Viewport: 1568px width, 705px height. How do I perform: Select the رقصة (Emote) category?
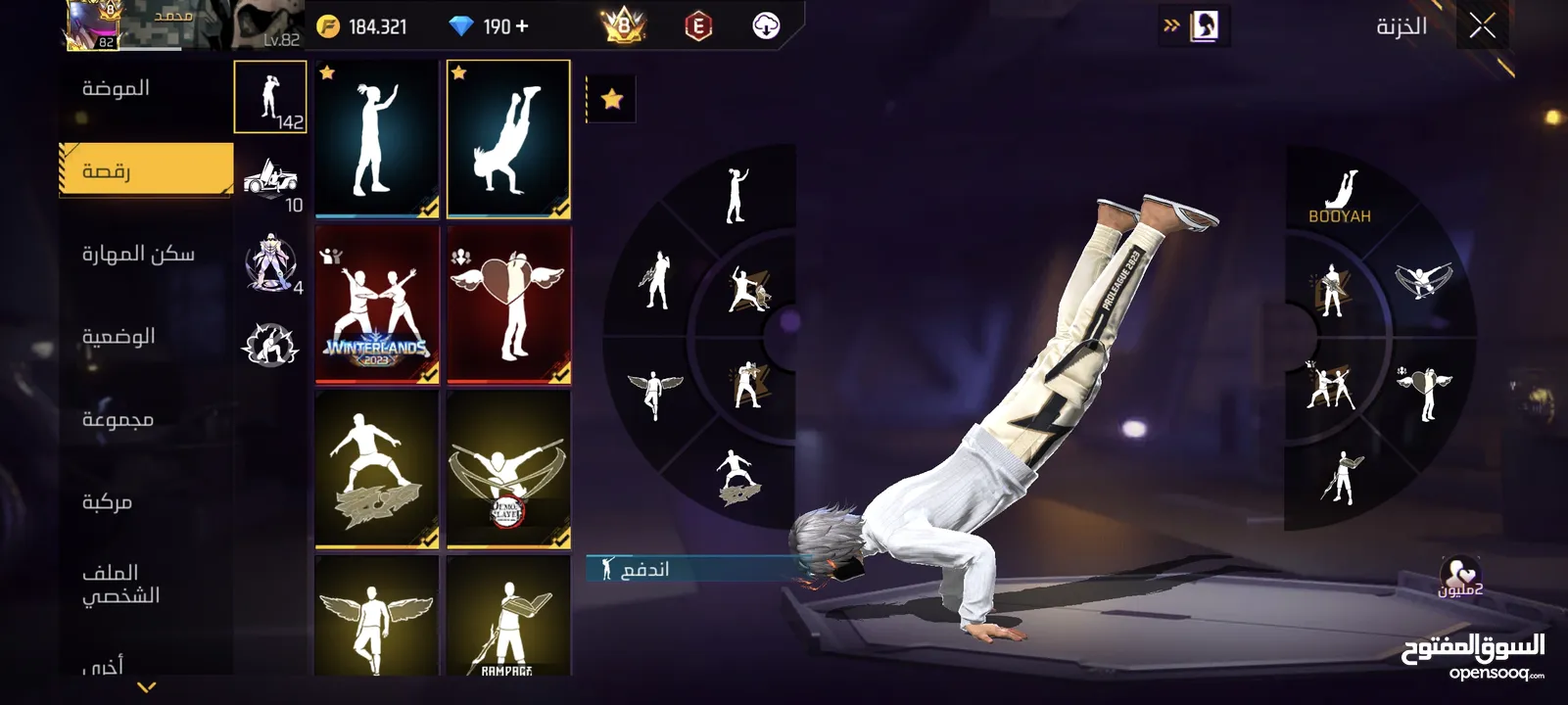click(x=146, y=170)
